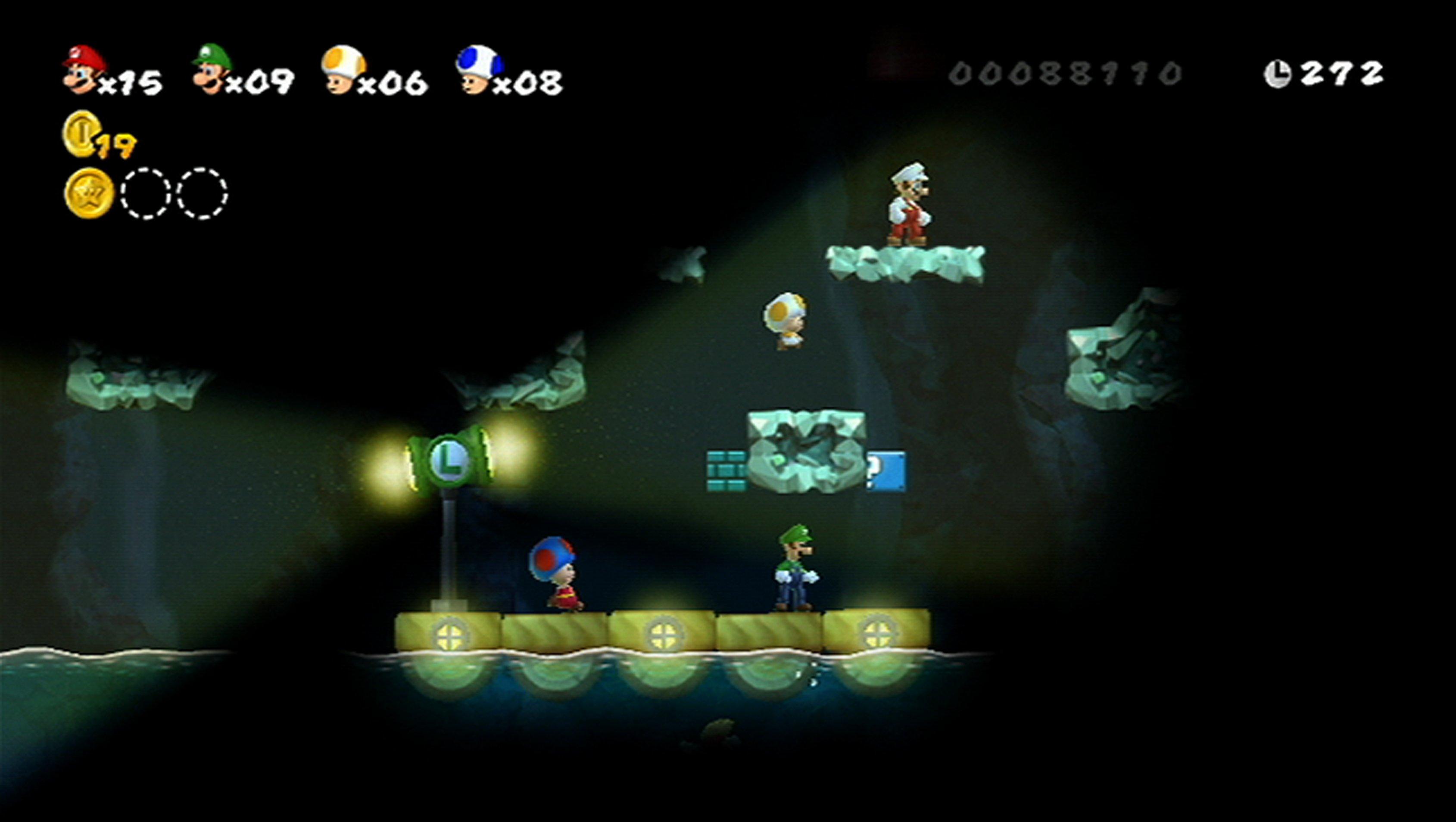Click the gold coin counter icon

coord(80,133)
